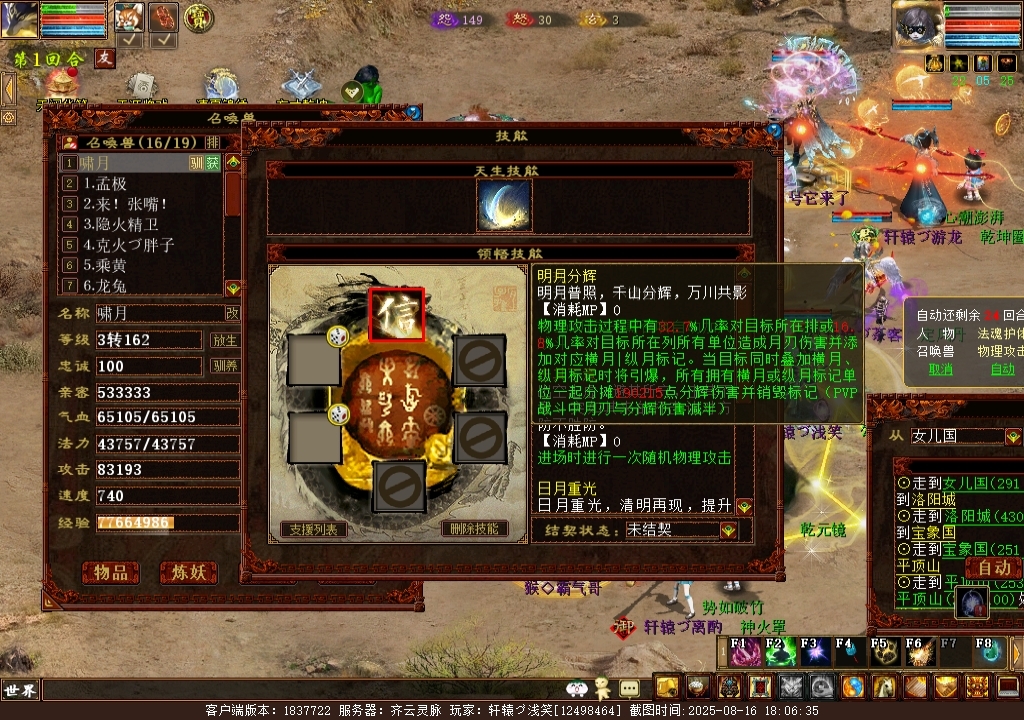Viewport: 1024px width, 720px height.
Task: Click the innate moon skill icon
Action: coord(504,206)
